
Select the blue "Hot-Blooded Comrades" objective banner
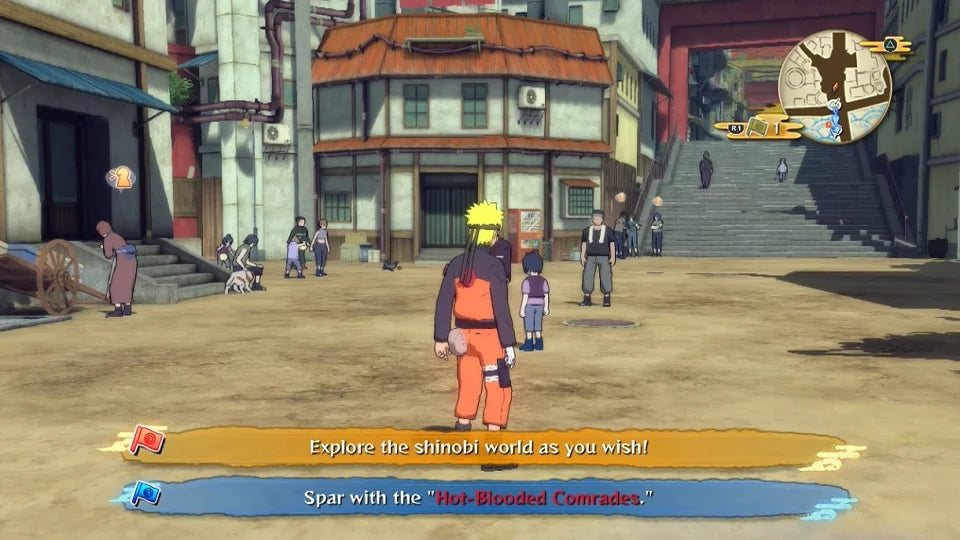(478, 497)
